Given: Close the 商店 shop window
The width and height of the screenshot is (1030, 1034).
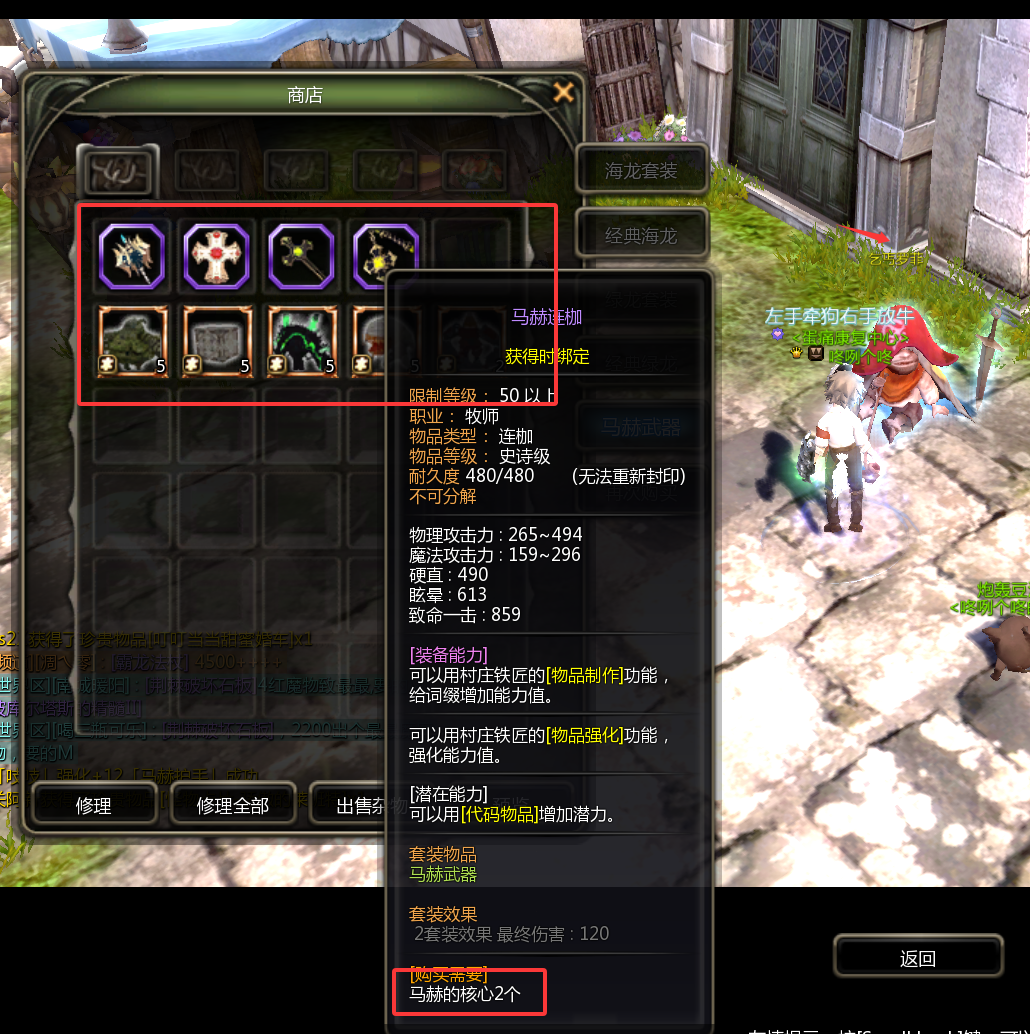Looking at the screenshot, I should coord(564,93).
